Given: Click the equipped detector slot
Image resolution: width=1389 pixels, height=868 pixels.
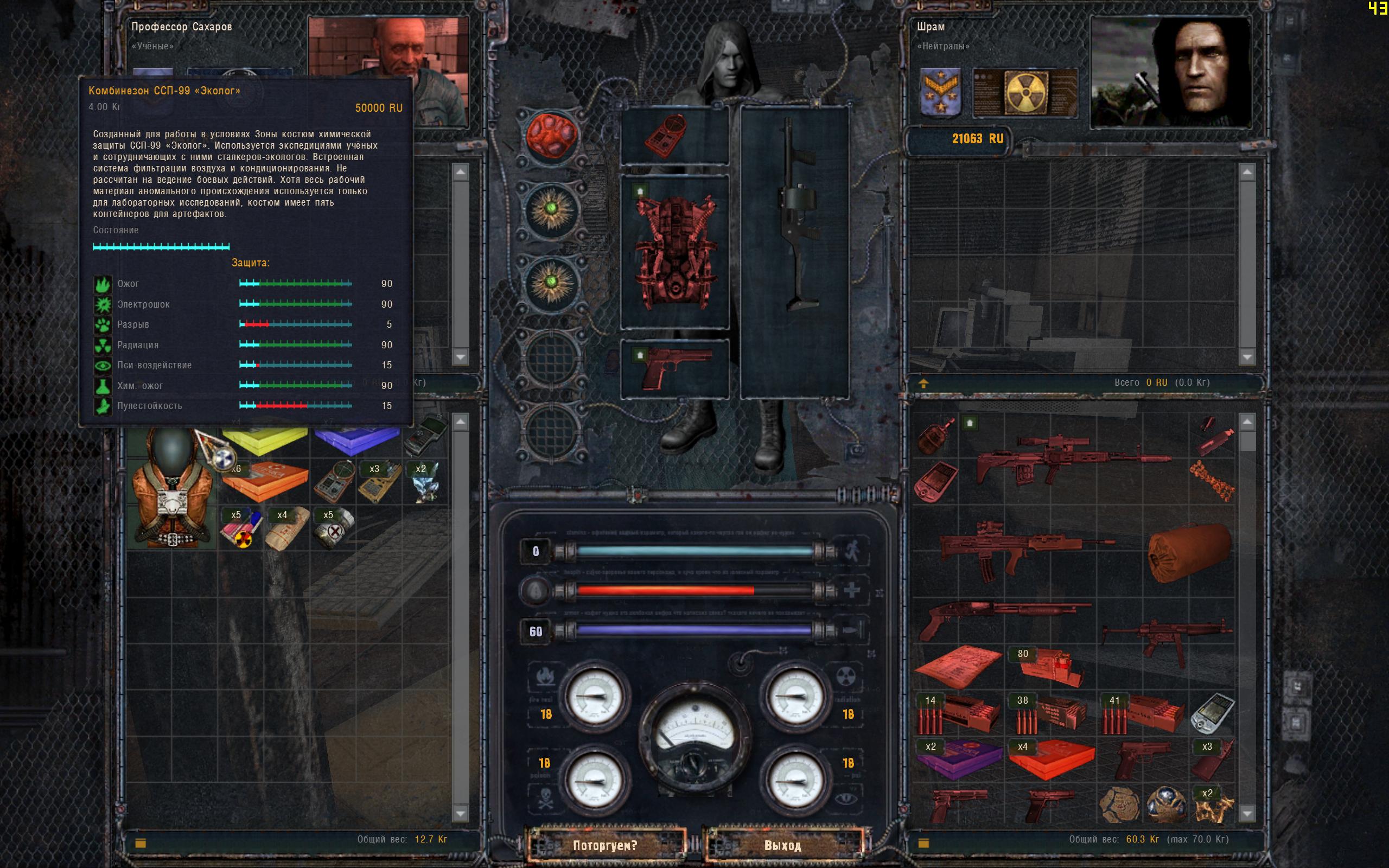Looking at the screenshot, I should tap(675, 136).
